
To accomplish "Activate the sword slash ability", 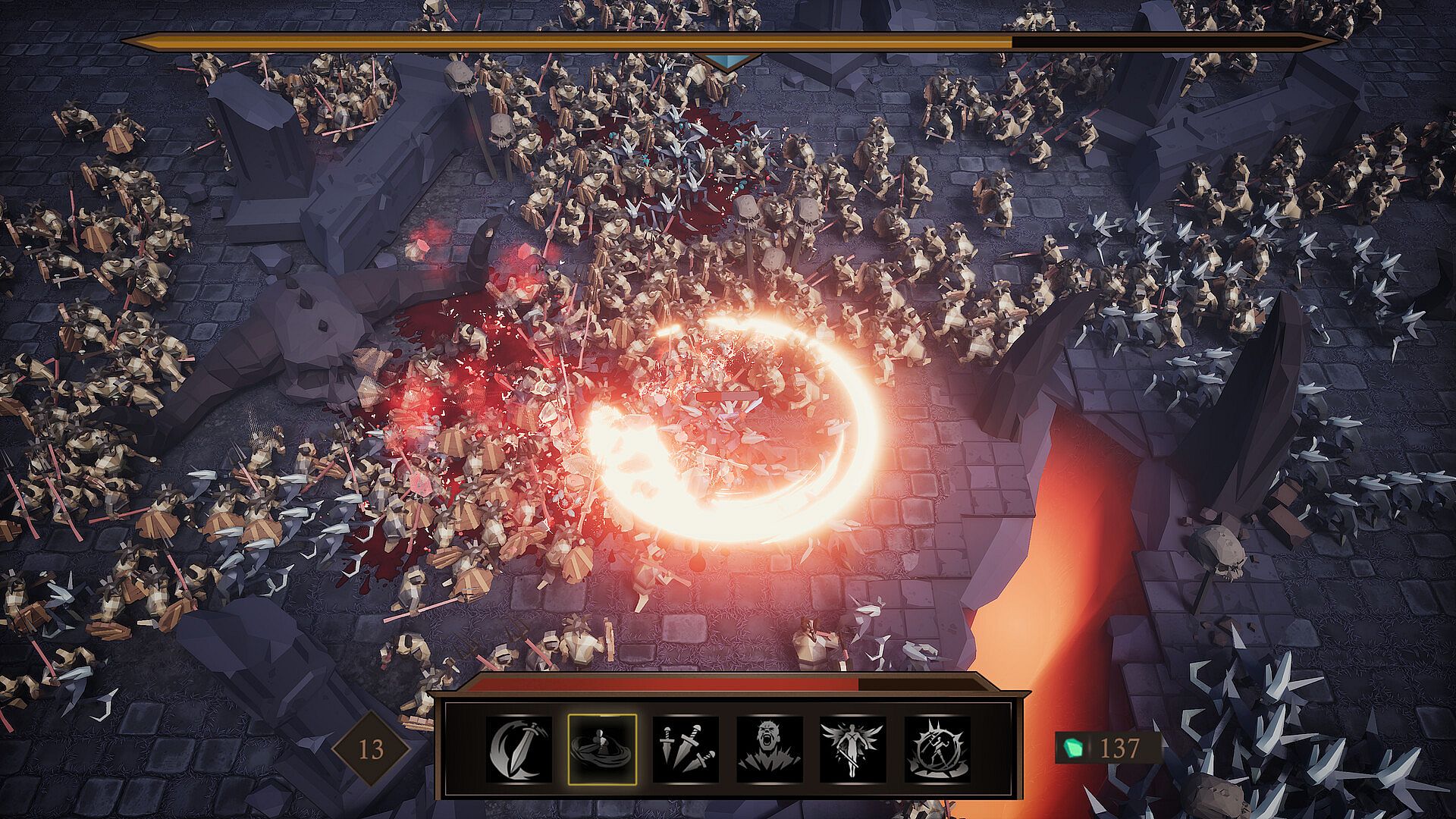I will click(519, 749).
